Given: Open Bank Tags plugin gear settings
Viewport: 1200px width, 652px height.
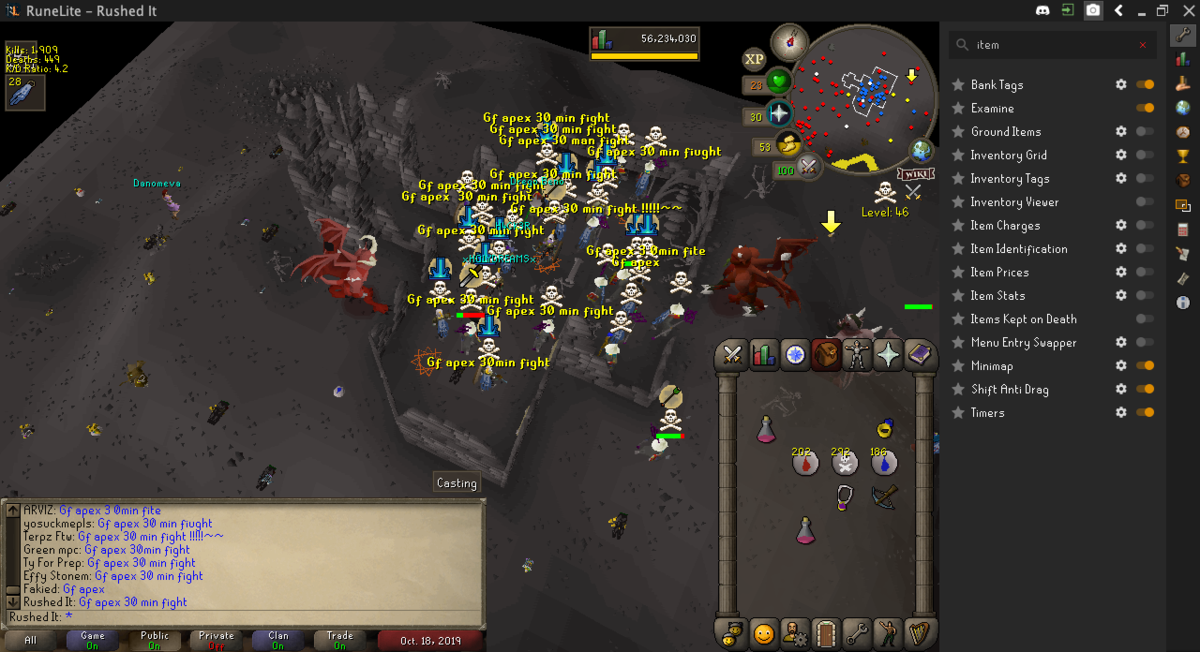Looking at the screenshot, I should click(x=1121, y=85).
